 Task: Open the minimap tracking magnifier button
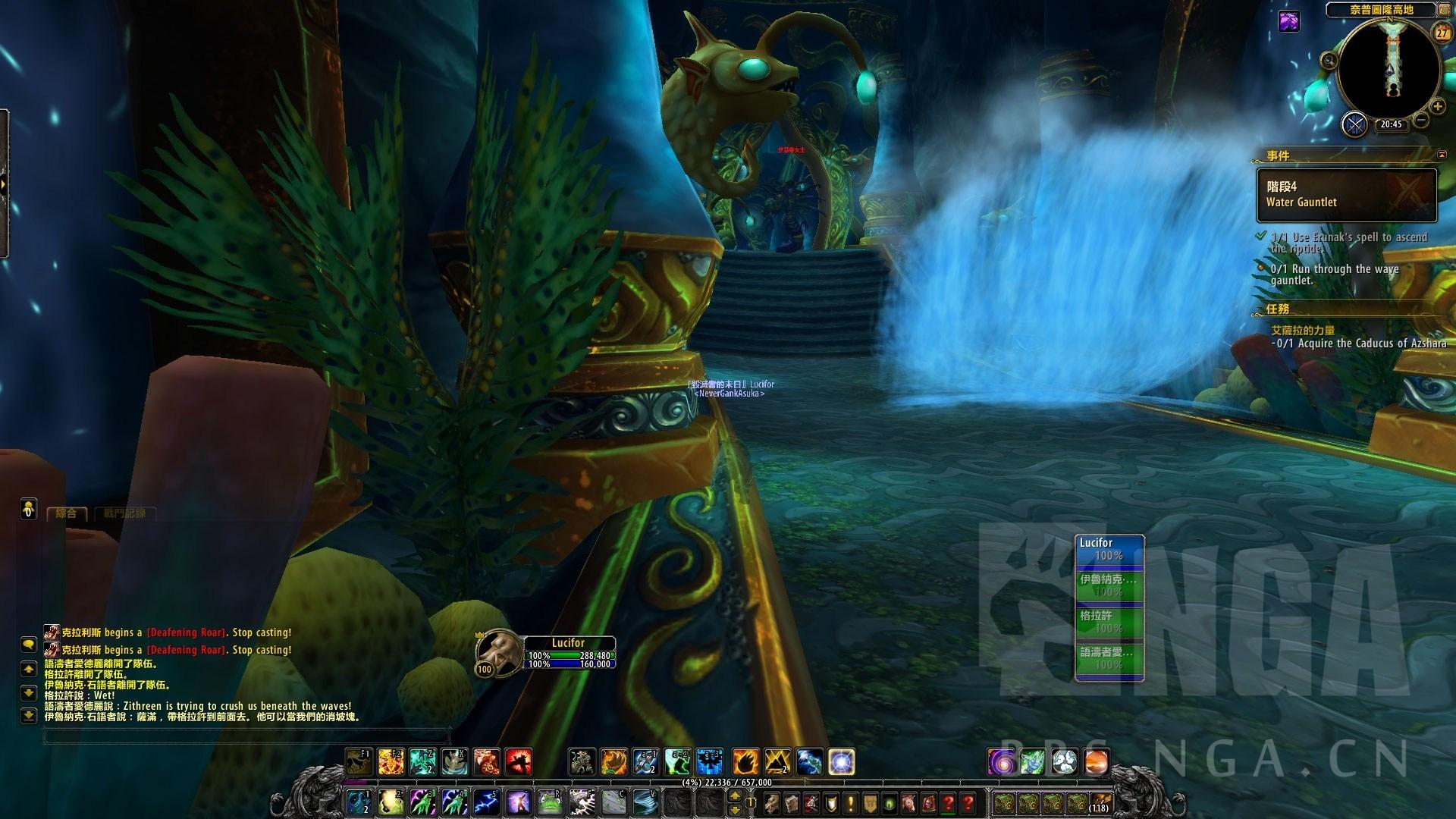pyautogui.click(x=1329, y=61)
